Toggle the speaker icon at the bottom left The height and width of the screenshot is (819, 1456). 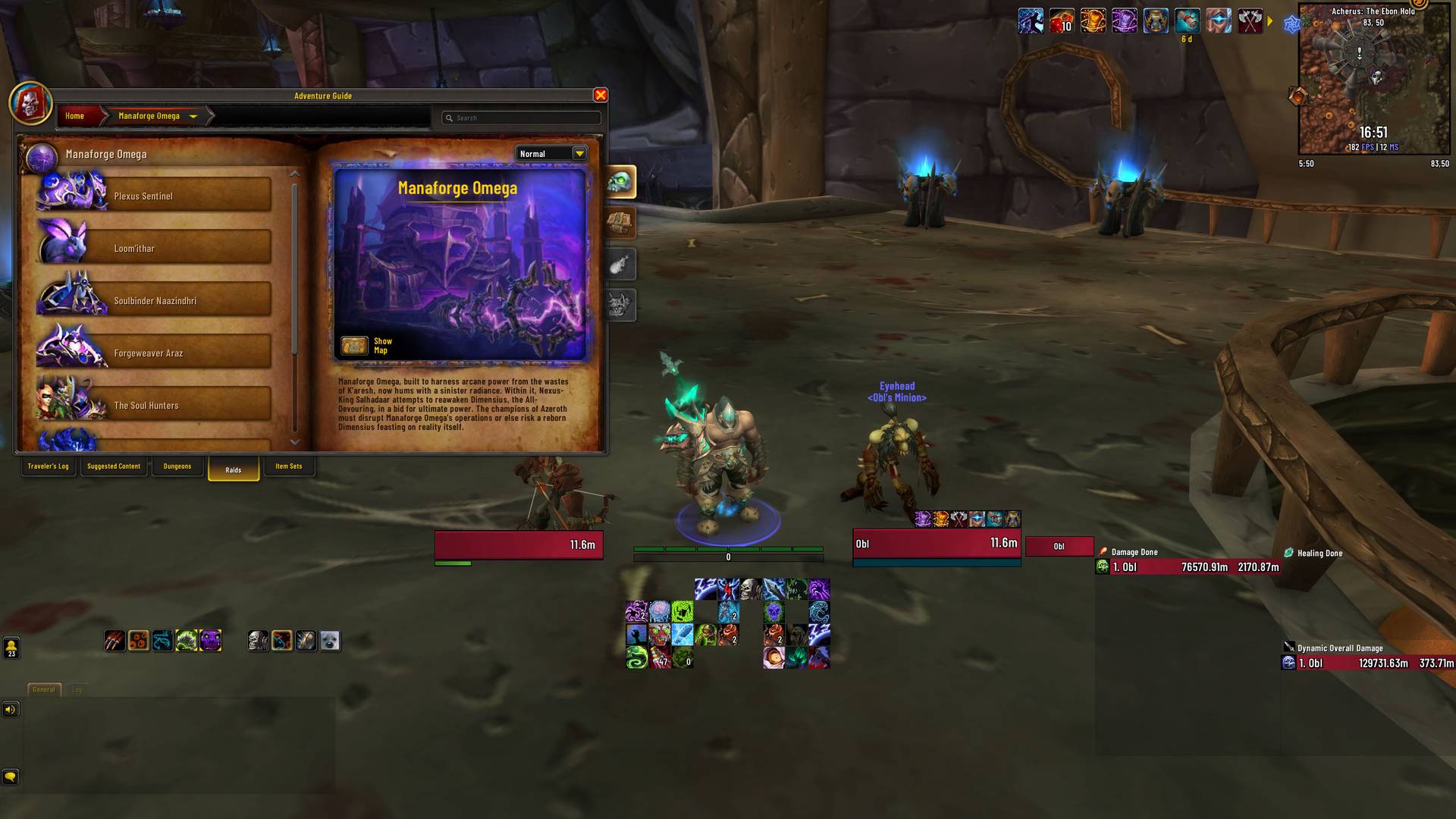point(11,710)
